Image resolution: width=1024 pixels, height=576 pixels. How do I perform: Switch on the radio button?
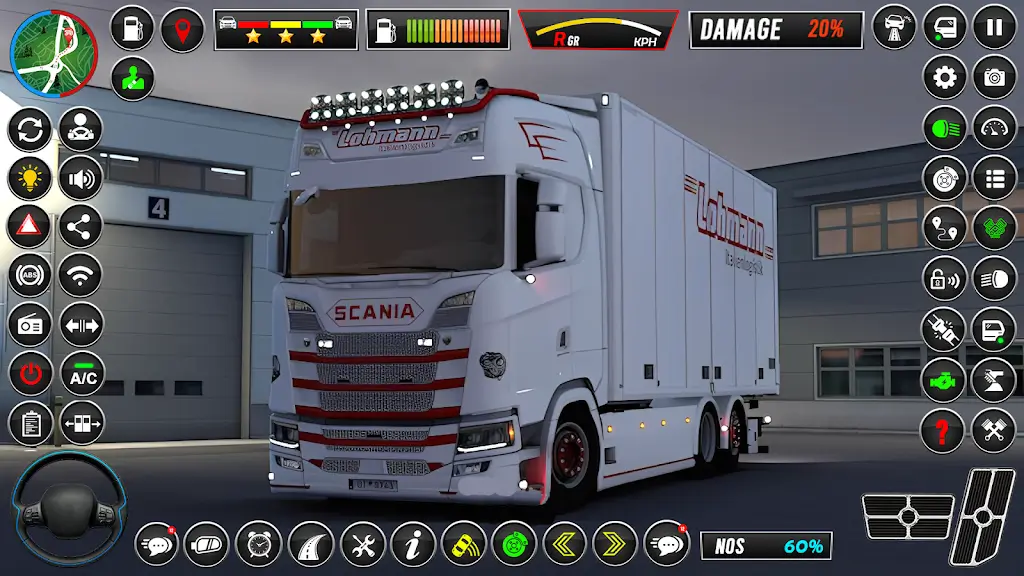coord(30,325)
